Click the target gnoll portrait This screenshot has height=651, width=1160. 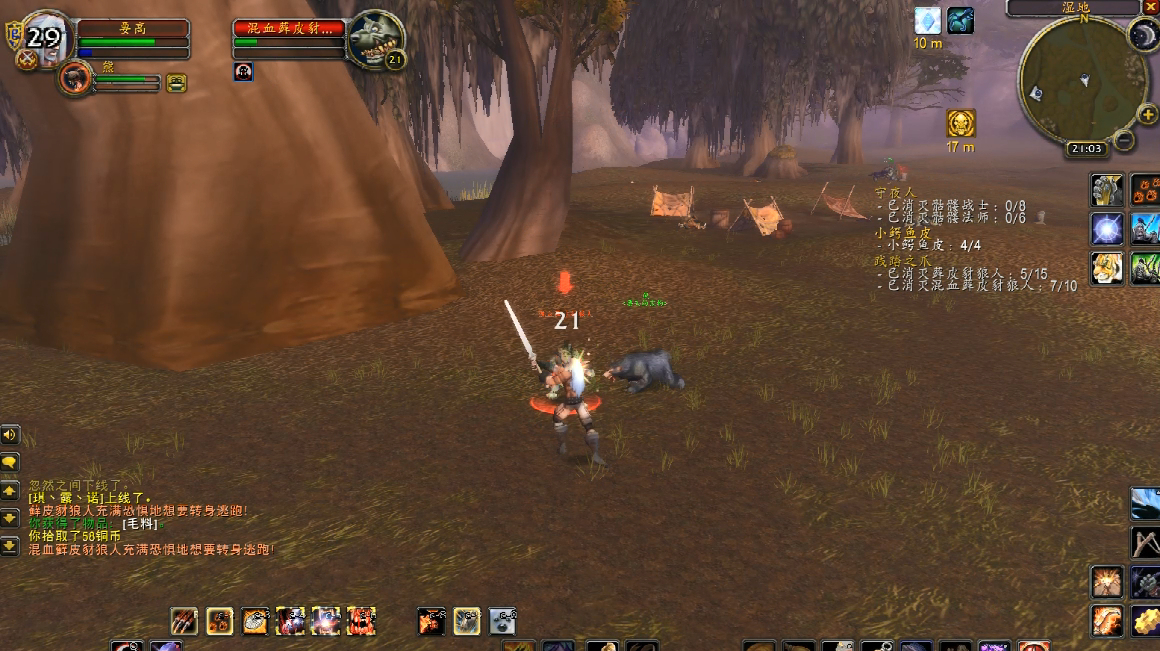[x=377, y=37]
